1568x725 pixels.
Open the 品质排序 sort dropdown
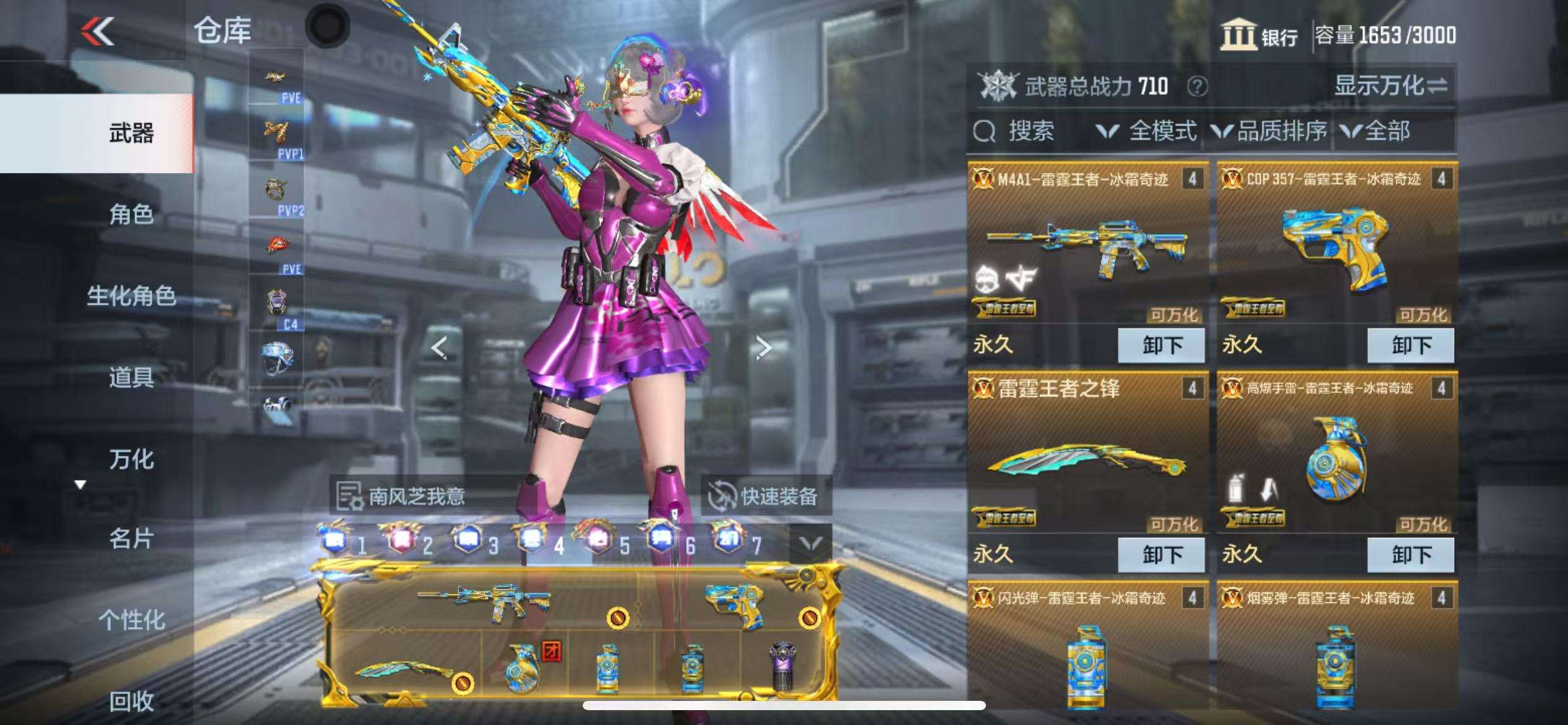pyautogui.click(x=1270, y=131)
